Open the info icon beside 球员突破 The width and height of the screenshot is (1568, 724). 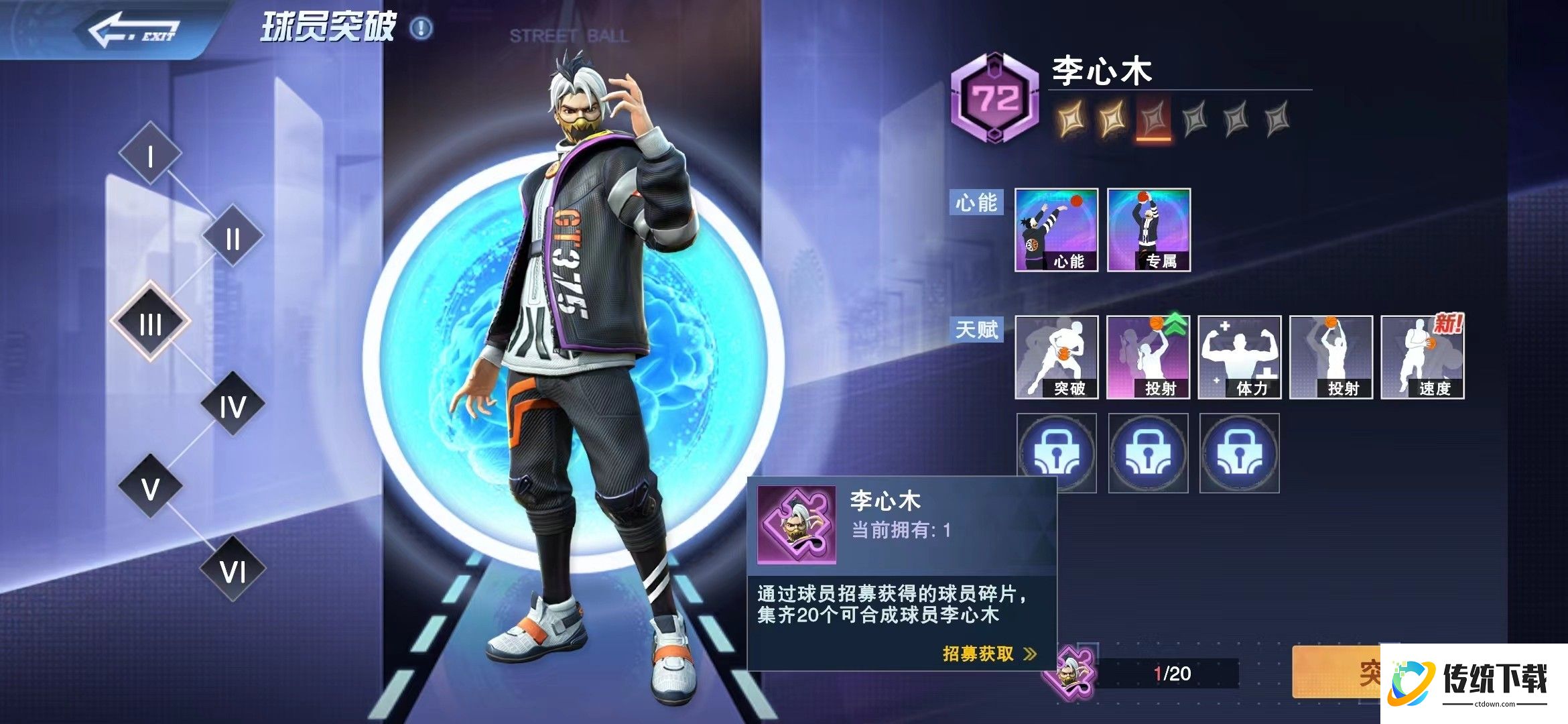pos(421,28)
